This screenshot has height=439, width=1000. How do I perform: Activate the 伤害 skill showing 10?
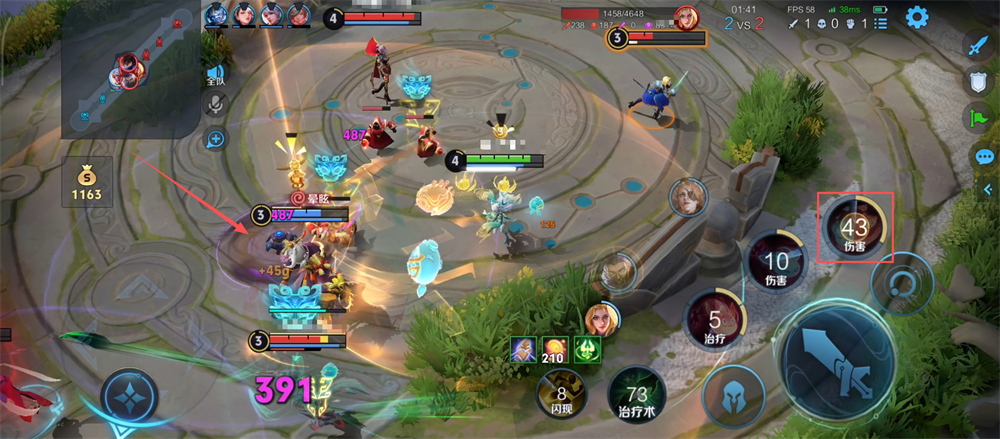(x=775, y=264)
